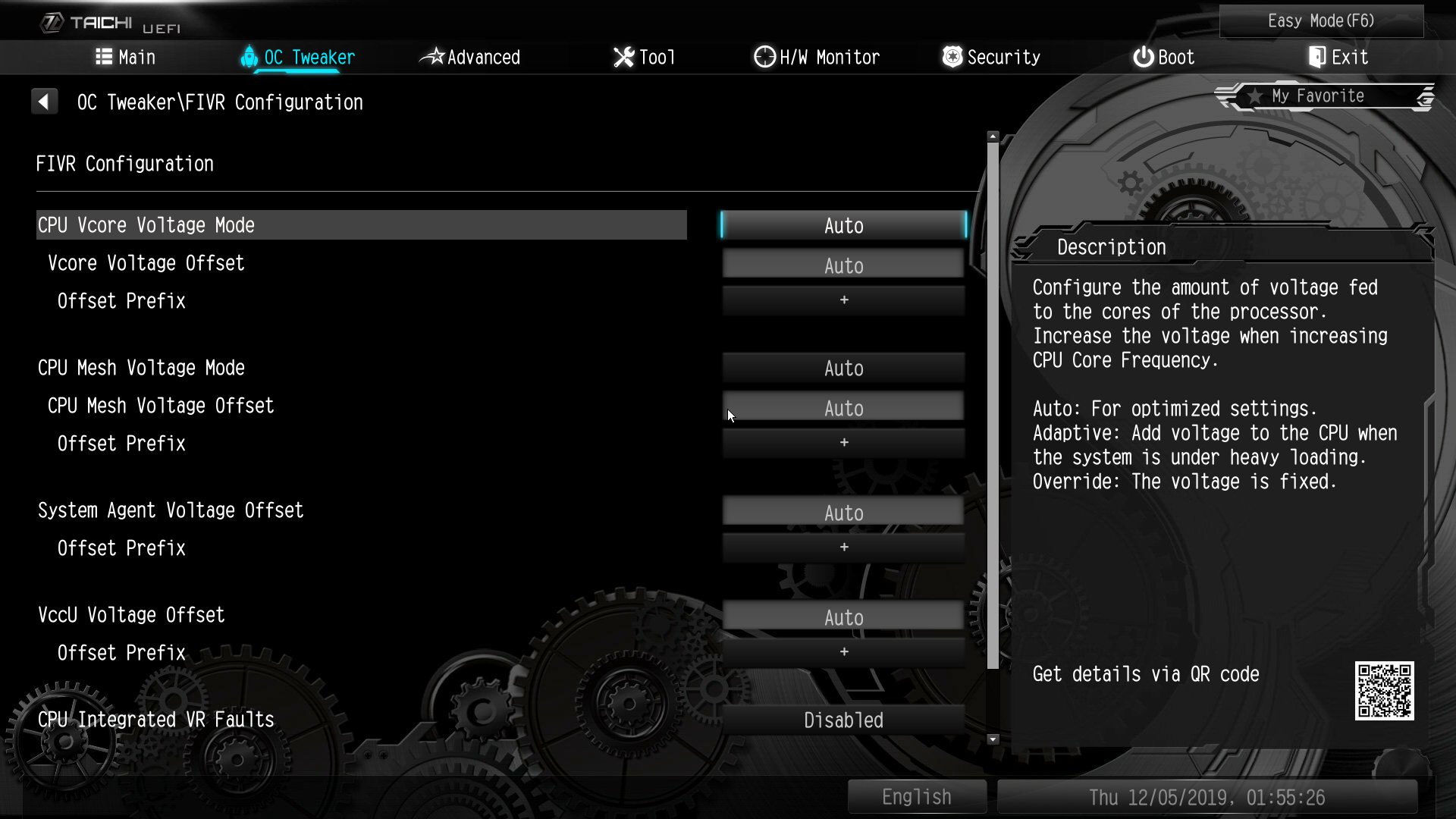
Task: Select the OC Tweaker tab
Action: pos(298,58)
